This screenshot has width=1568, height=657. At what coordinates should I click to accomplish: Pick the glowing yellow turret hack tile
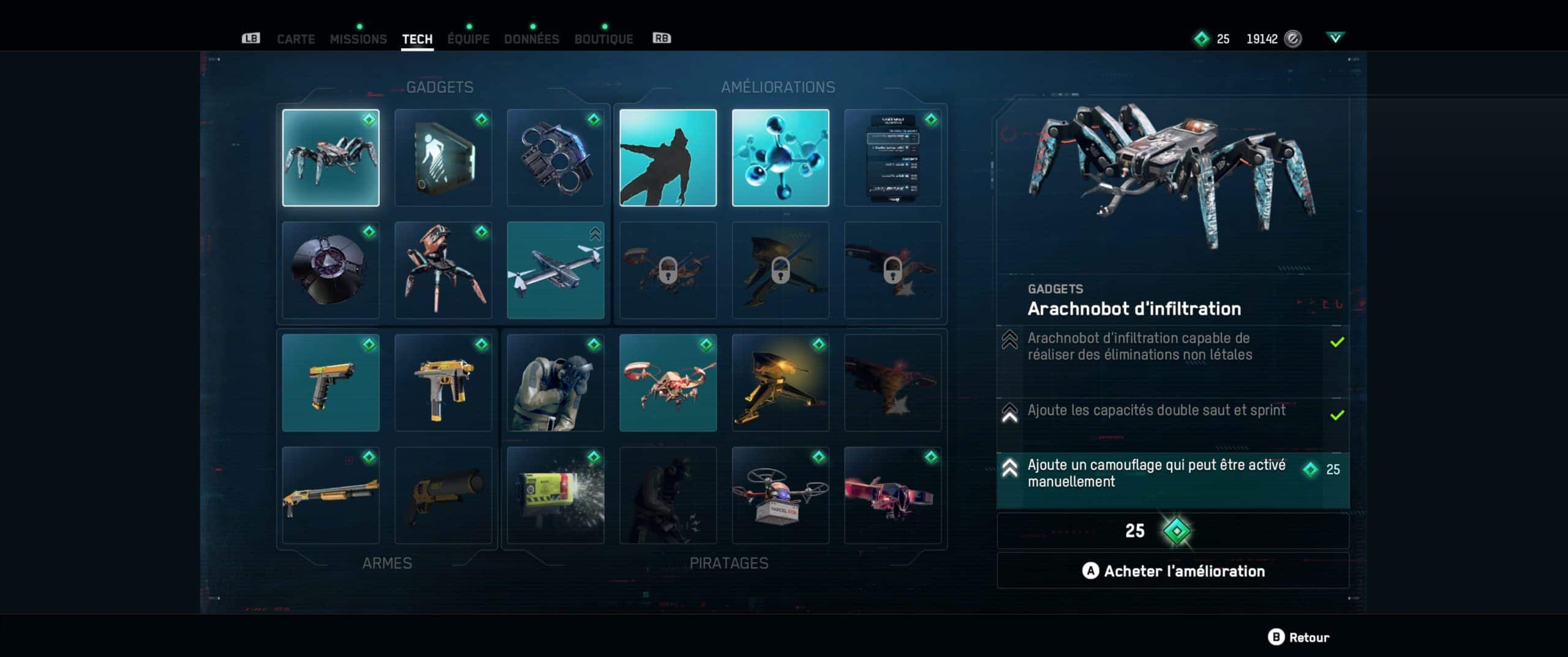pyautogui.click(x=780, y=383)
